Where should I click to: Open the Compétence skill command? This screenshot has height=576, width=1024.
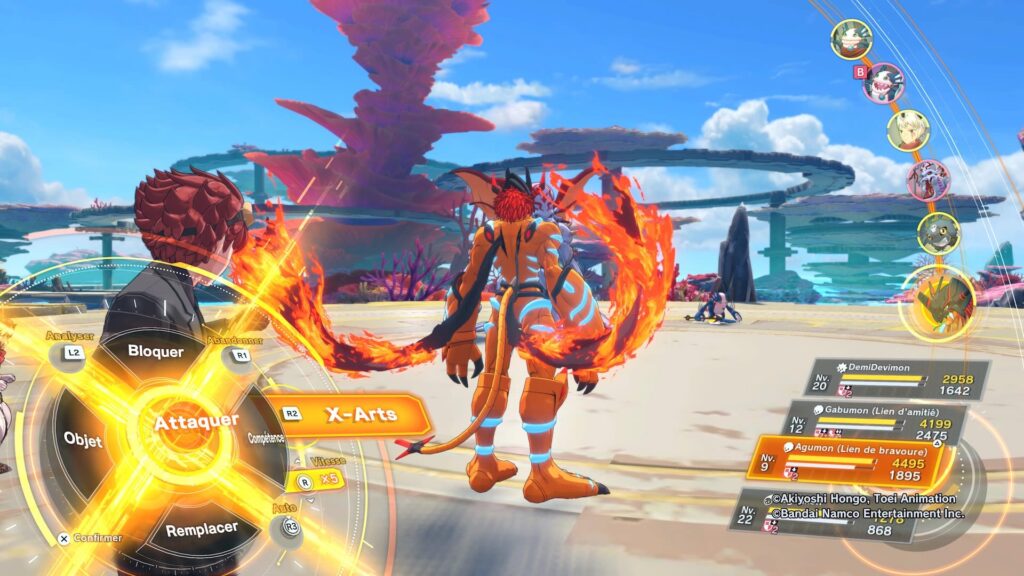[267, 438]
